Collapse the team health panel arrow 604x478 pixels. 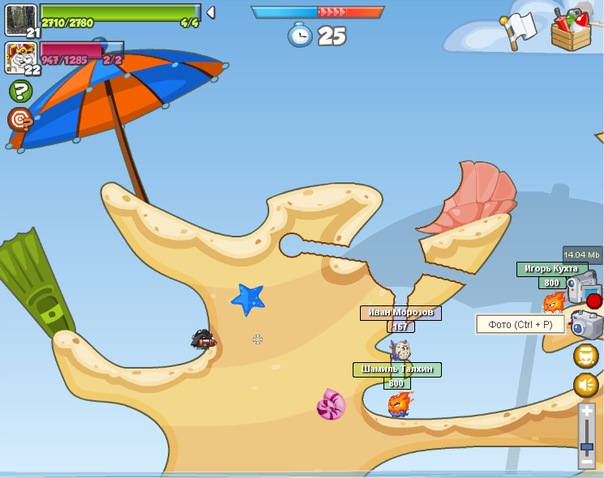pyautogui.click(x=210, y=13)
